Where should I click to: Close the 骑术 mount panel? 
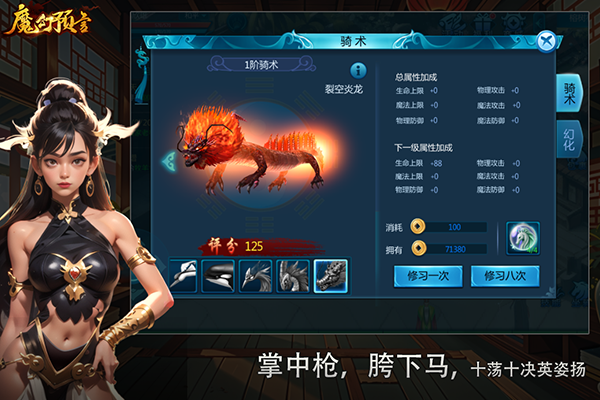coord(545,41)
